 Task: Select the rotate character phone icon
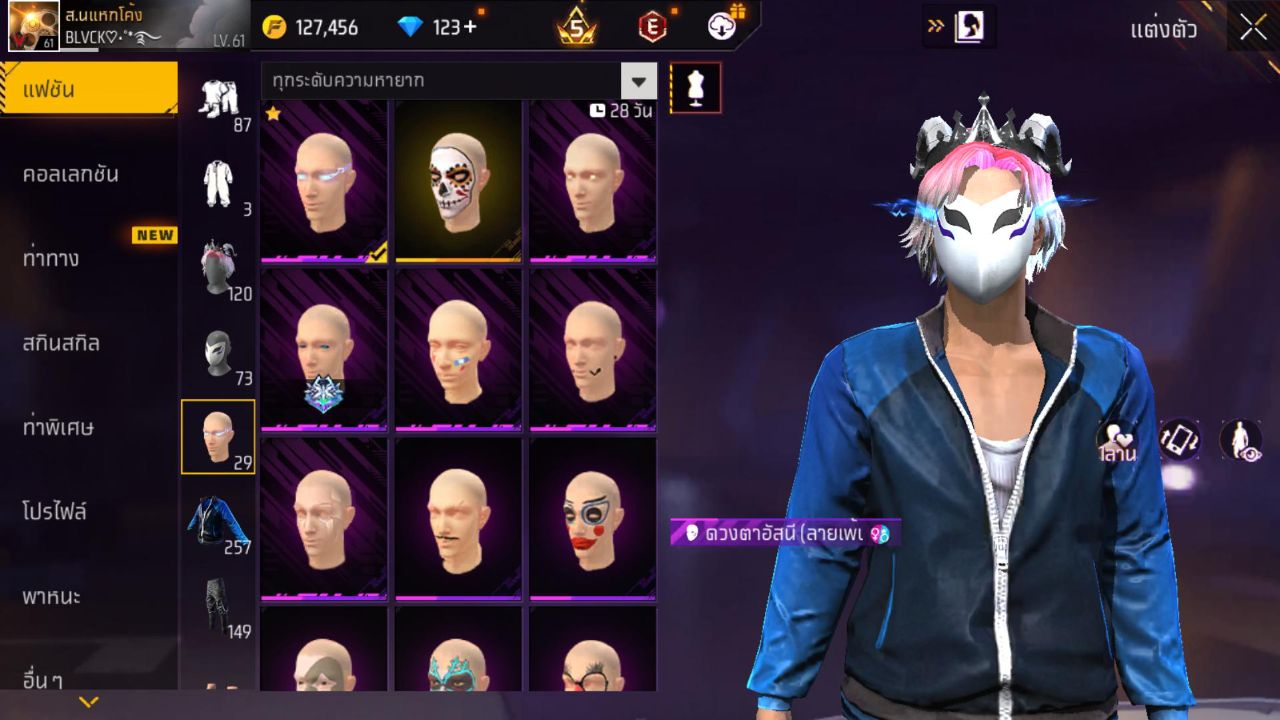click(x=1178, y=436)
